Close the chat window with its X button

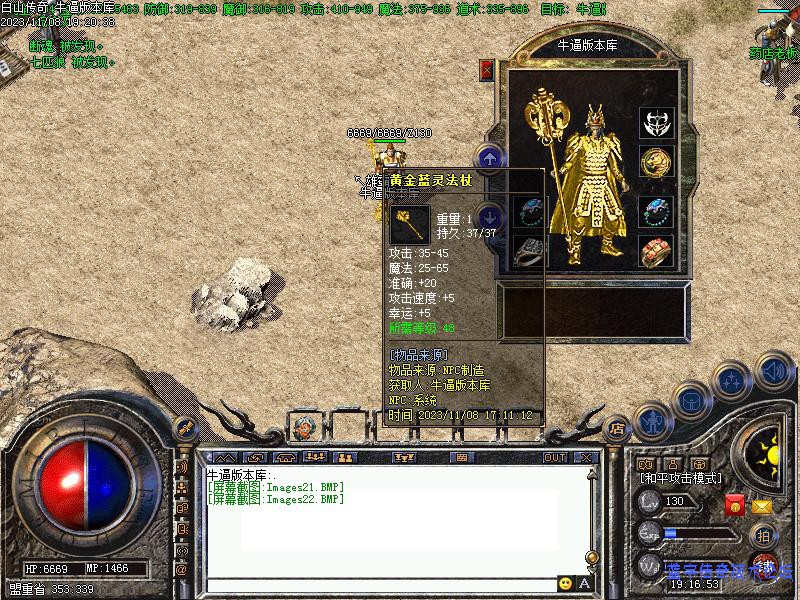[x=586, y=458]
